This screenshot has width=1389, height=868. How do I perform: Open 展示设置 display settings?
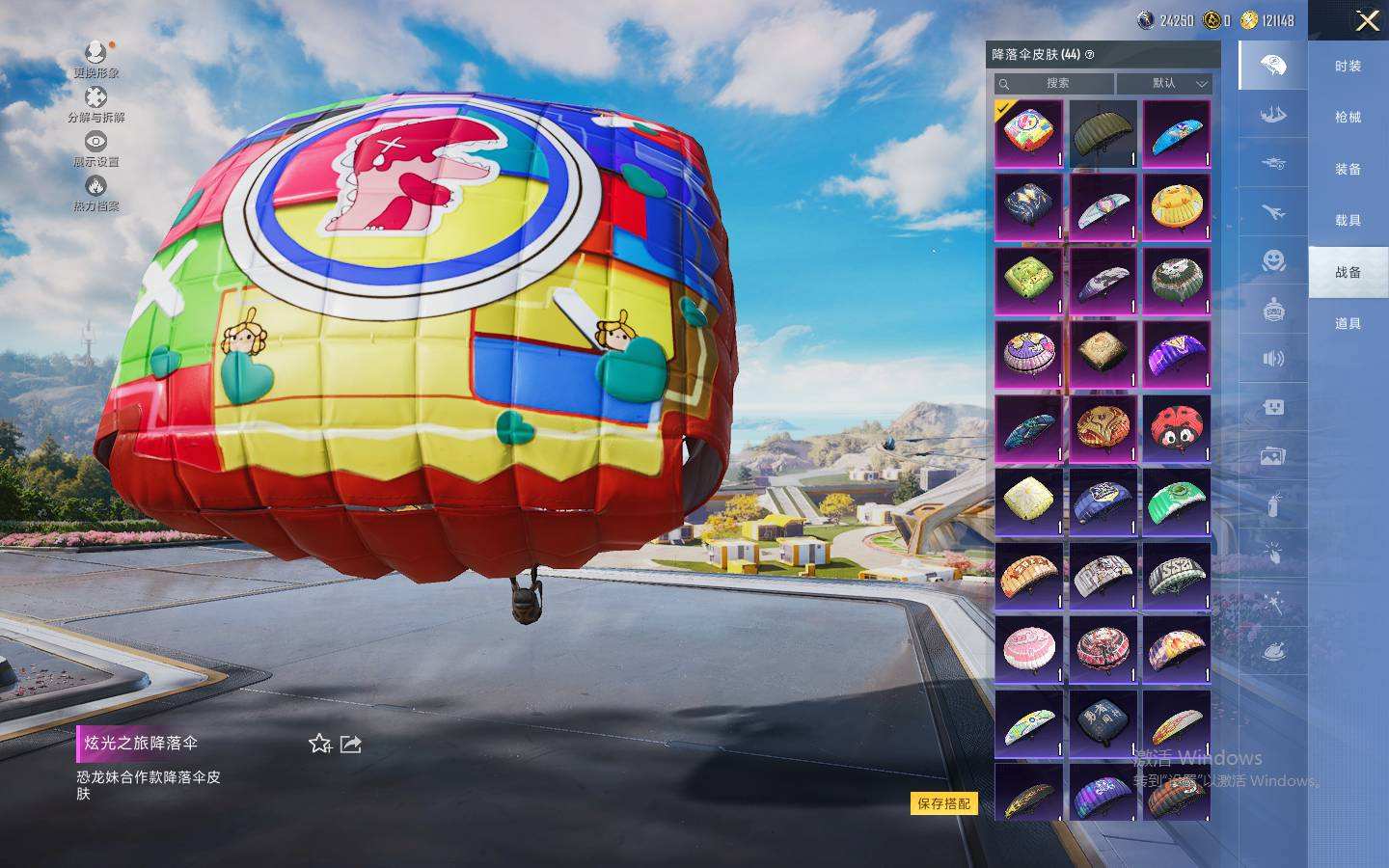click(x=95, y=148)
